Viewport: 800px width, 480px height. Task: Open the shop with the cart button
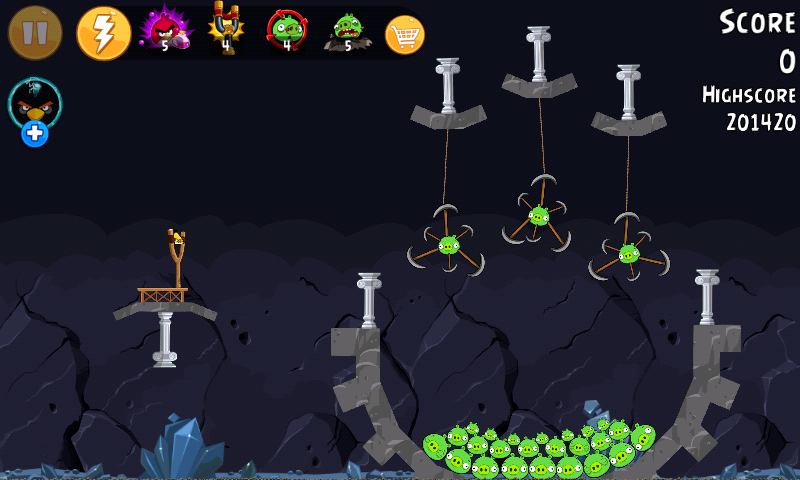click(405, 35)
